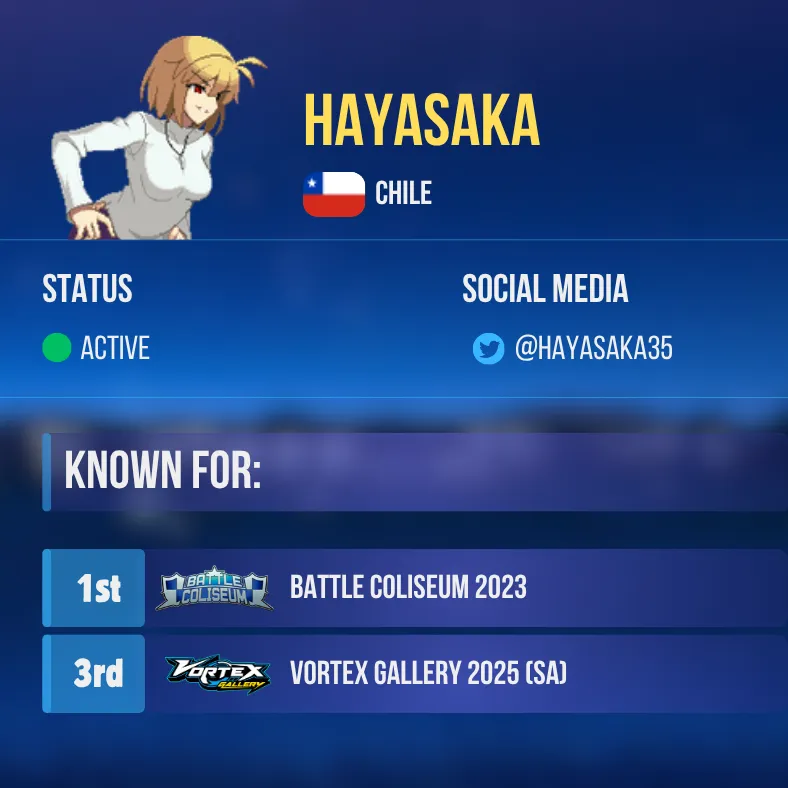Click the player character portrait
Screen dimensions: 788x788
(160, 140)
